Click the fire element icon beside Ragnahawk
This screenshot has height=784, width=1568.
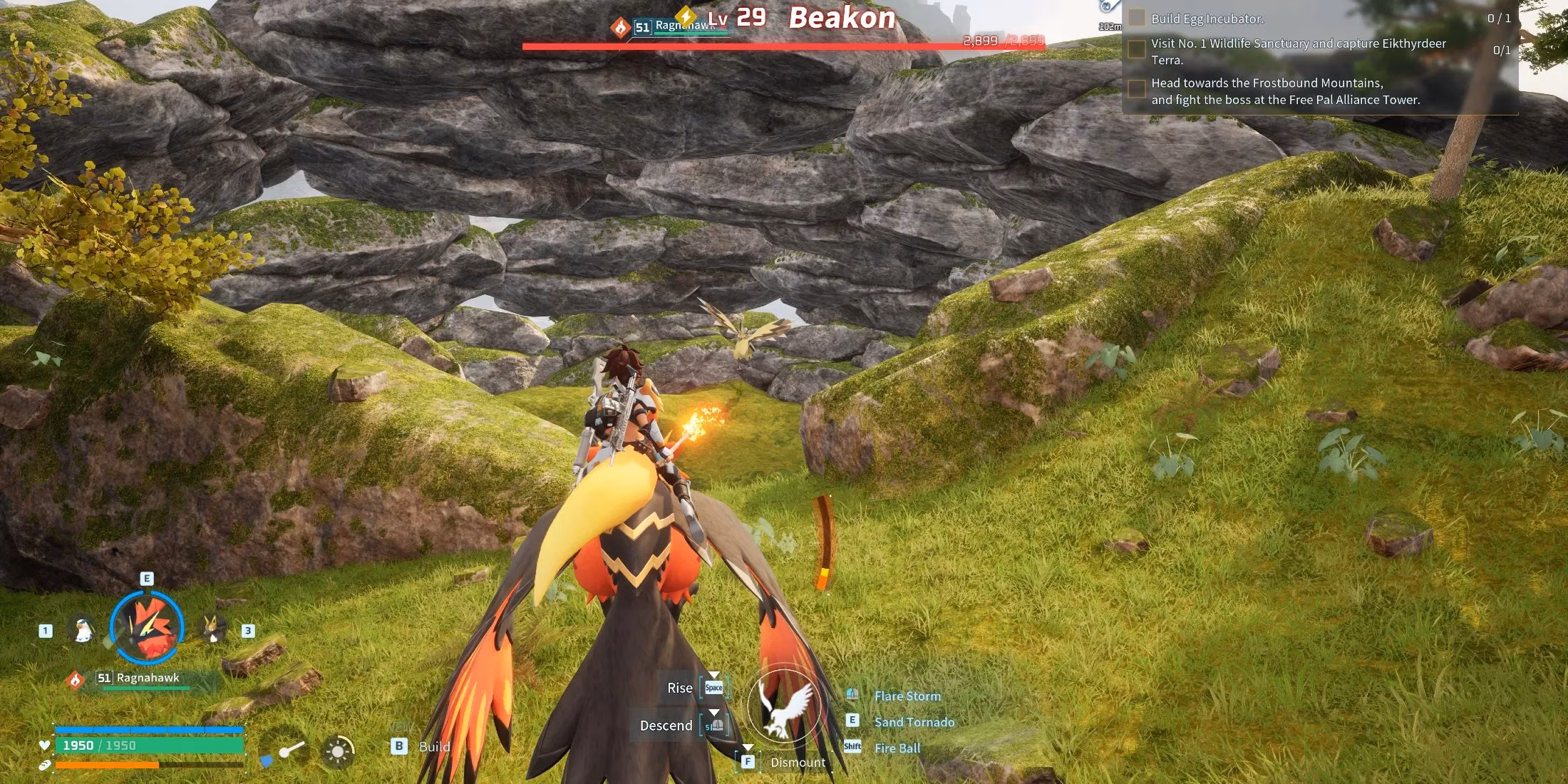[76, 680]
